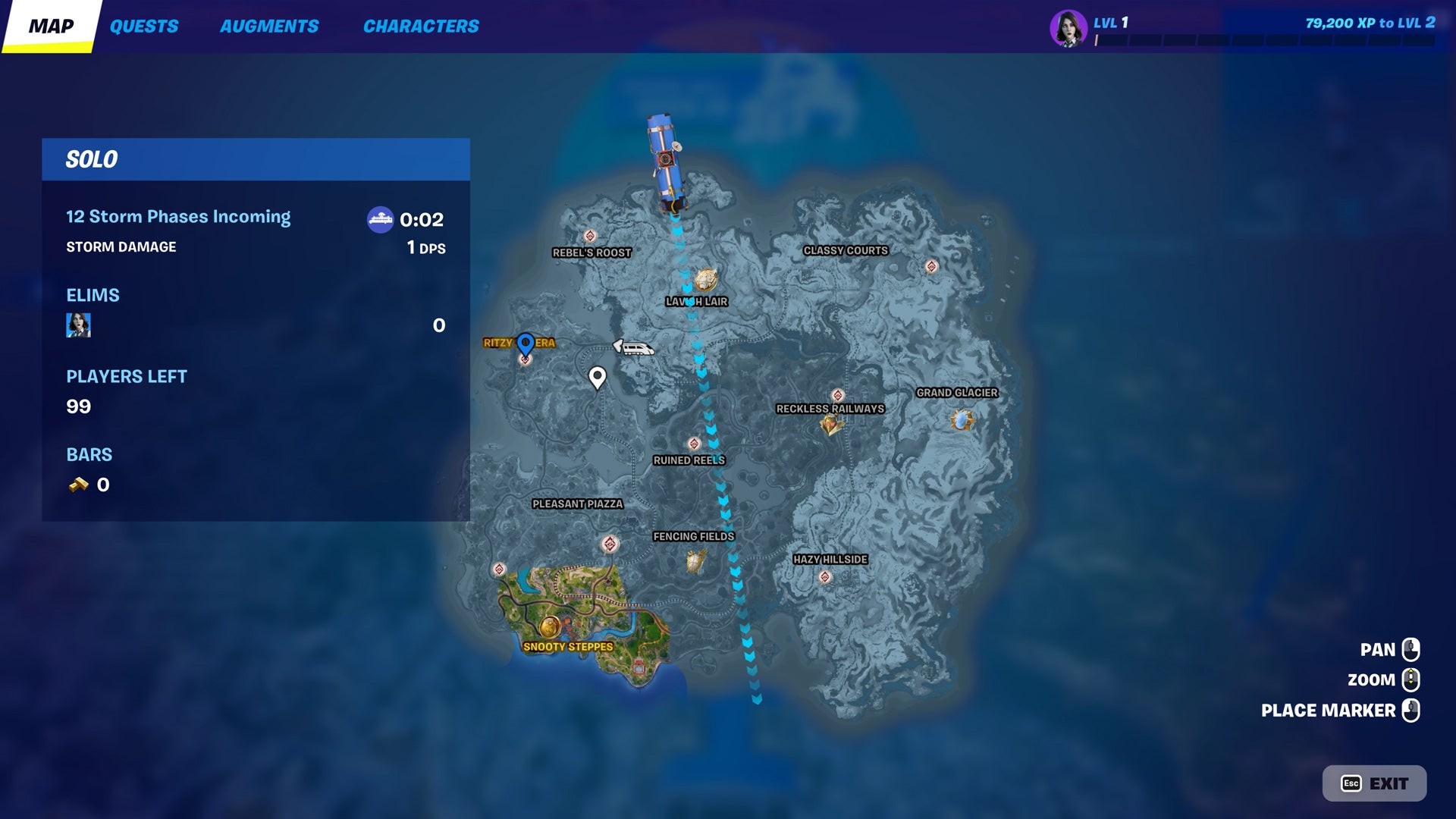Image resolution: width=1456 pixels, height=819 pixels.
Task: Select the shield icon near Fencing Fields
Action: (x=695, y=560)
